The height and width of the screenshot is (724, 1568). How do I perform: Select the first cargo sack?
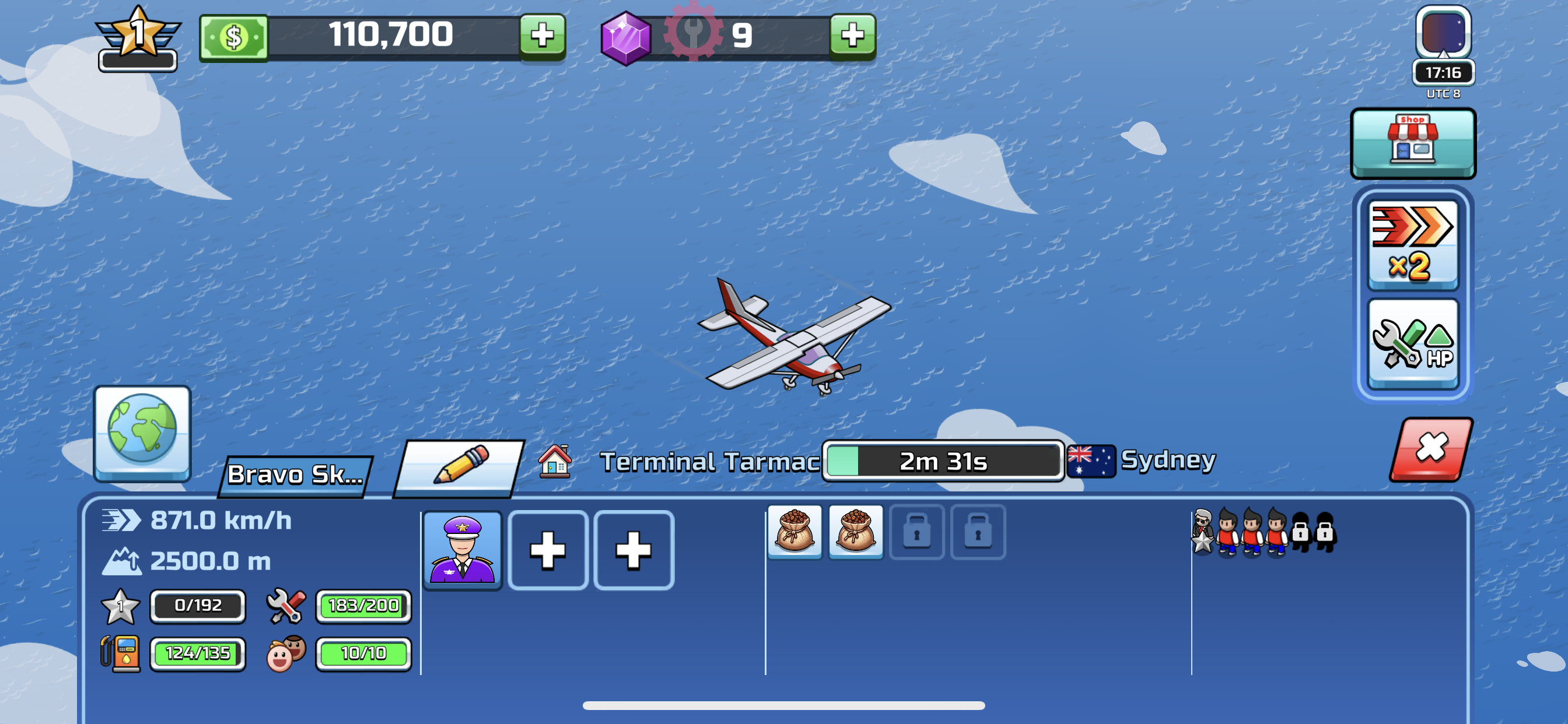794,532
